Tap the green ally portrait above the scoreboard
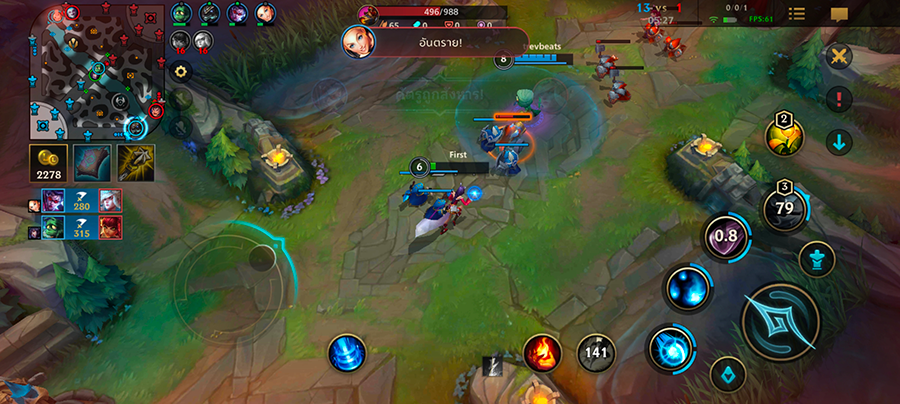This screenshot has height=404, width=900. coord(180,13)
